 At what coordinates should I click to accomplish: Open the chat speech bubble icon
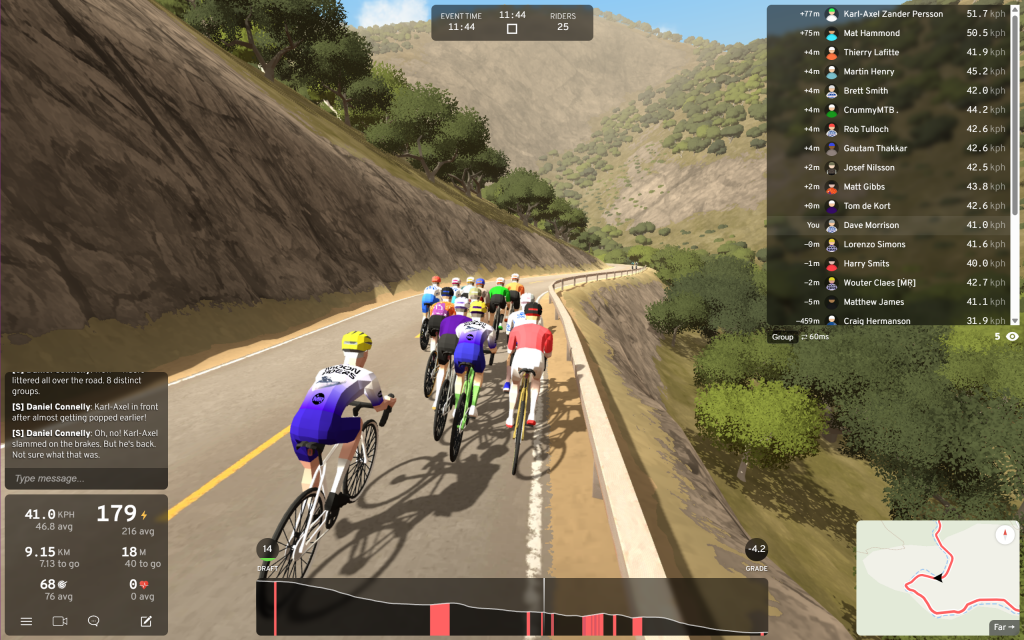[x=94, y=621]
